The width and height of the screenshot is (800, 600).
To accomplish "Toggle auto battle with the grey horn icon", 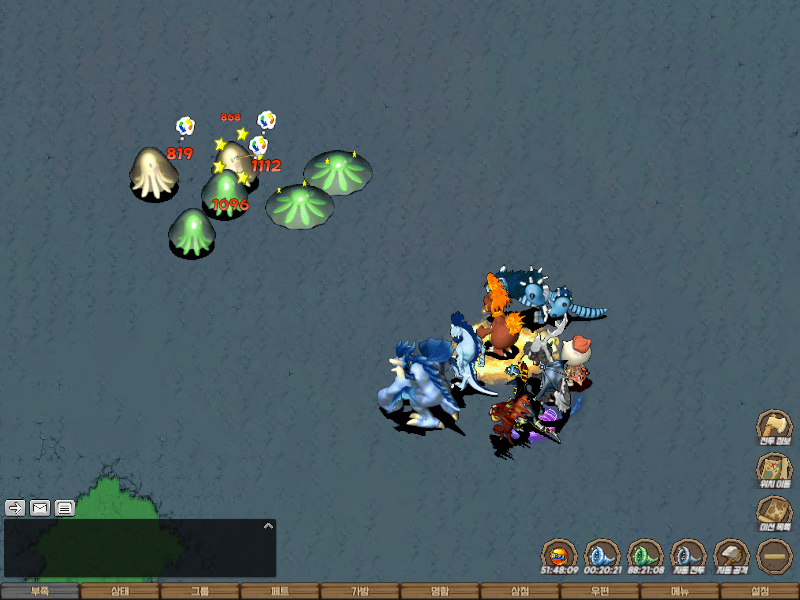I will pos(688,555).
